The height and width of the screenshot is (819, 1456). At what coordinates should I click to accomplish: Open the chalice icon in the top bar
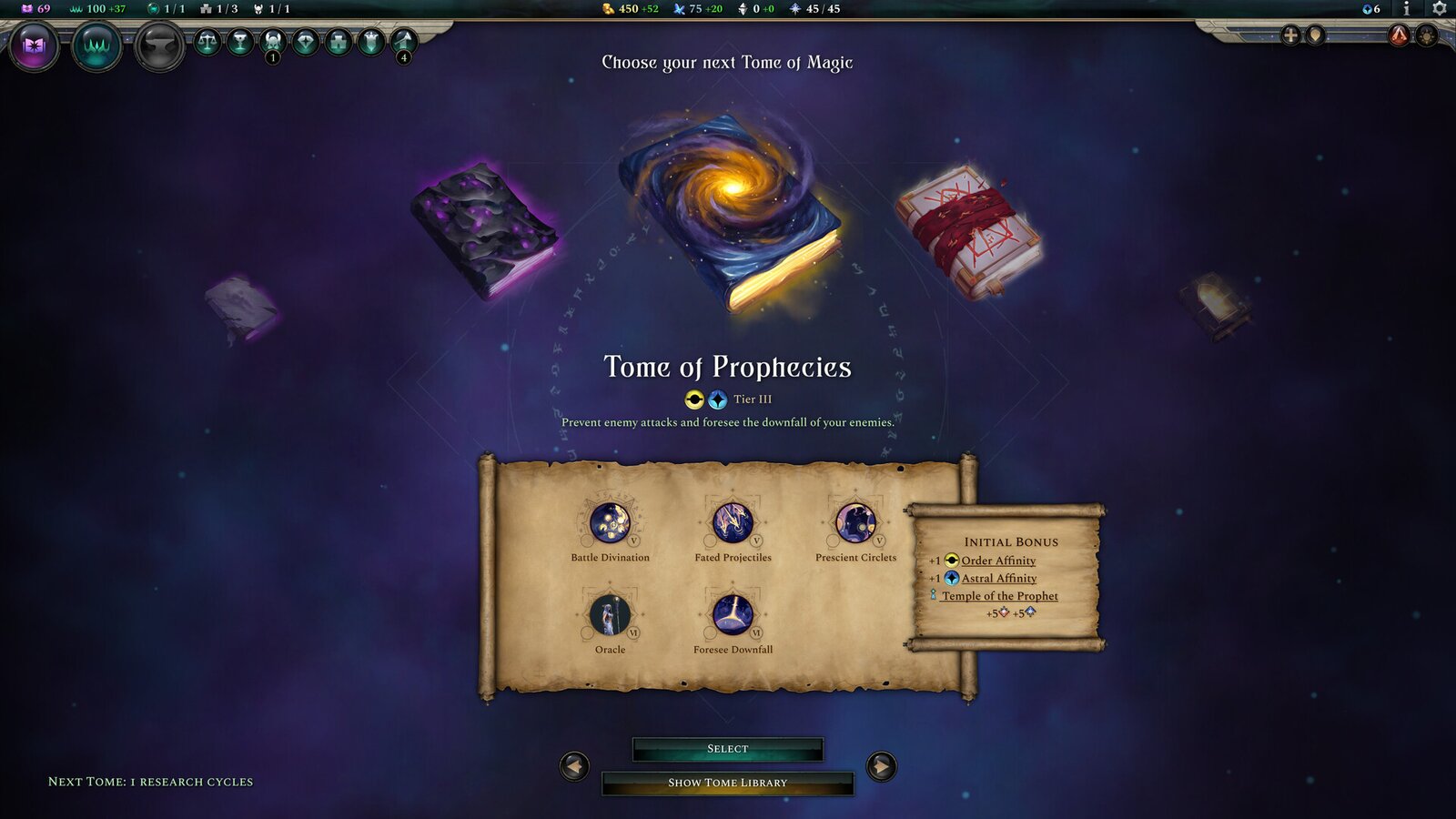tap(242, 42)
